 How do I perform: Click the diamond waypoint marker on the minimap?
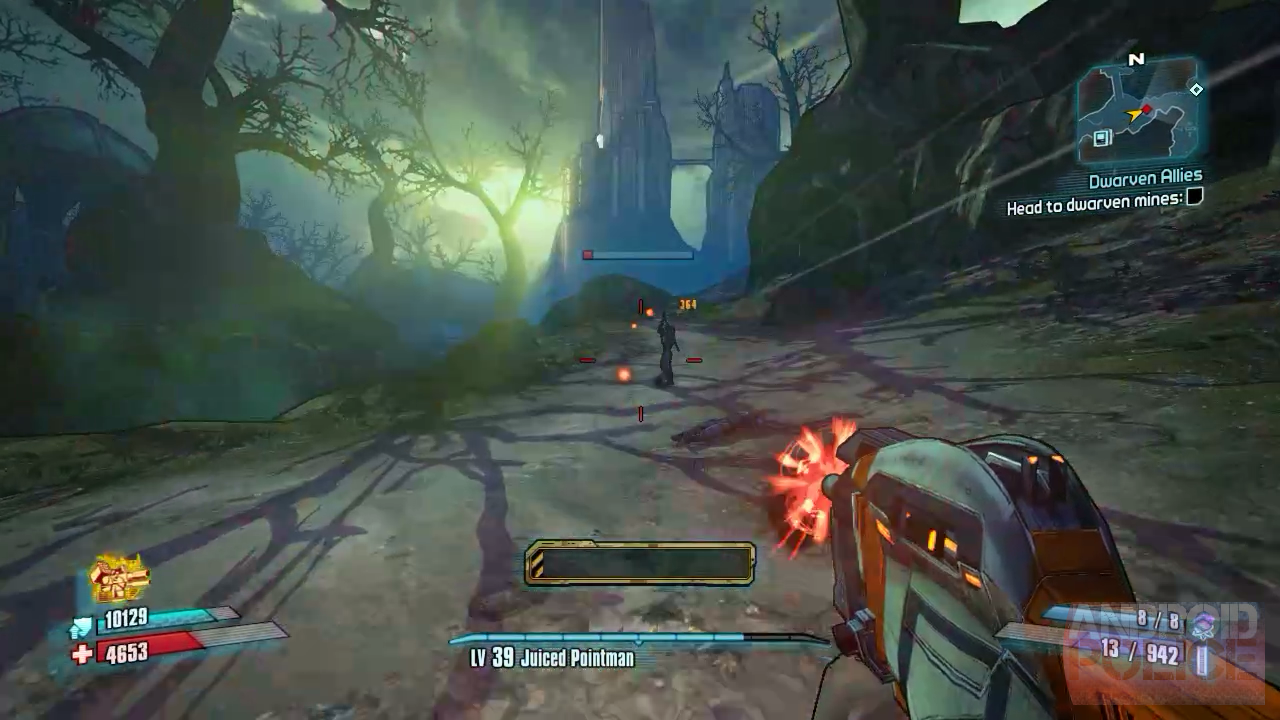tap(1196, 90)
